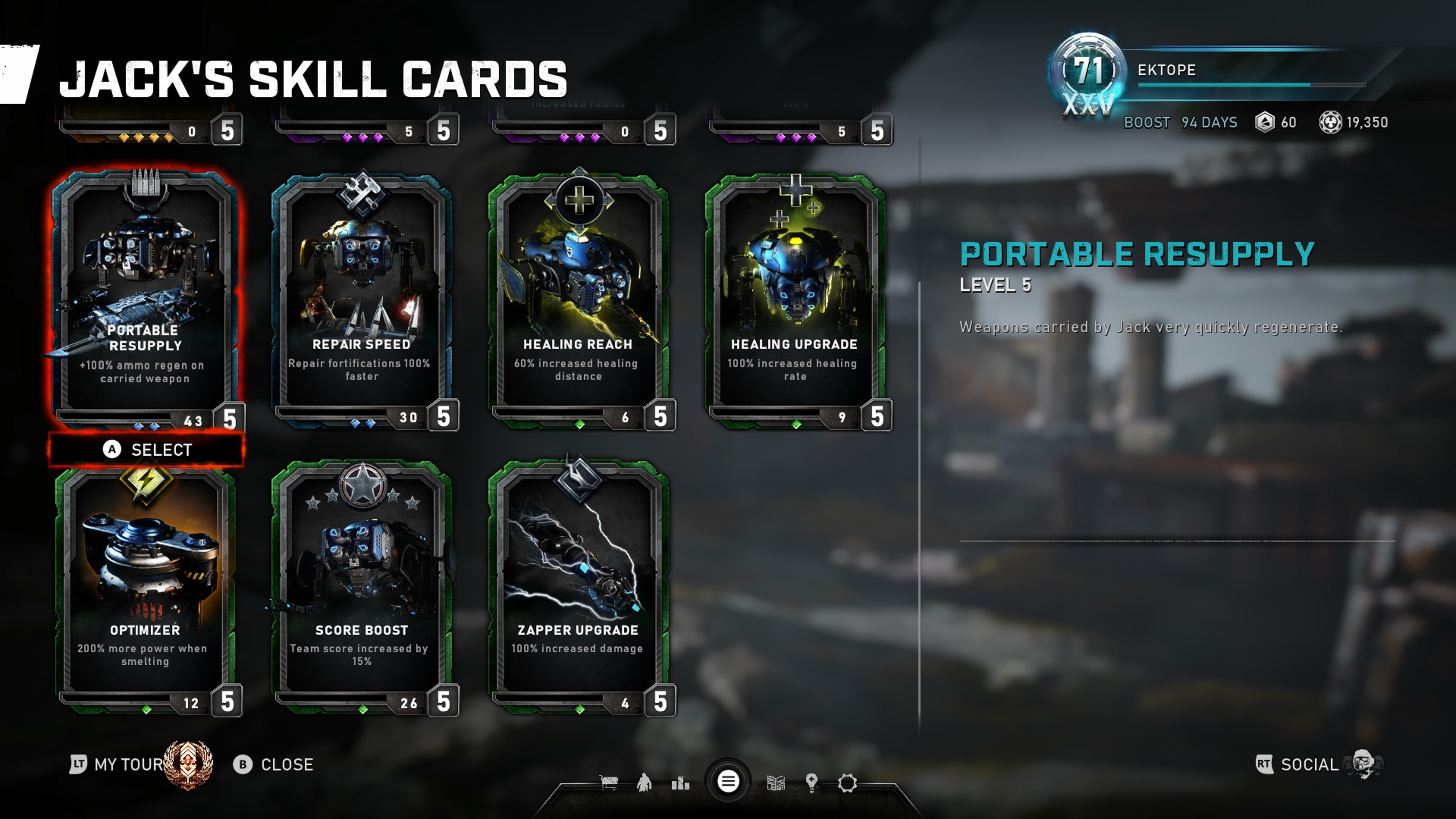
Task: Confirm with the Select button under Portable Resupply
Action: click(147, 450)
